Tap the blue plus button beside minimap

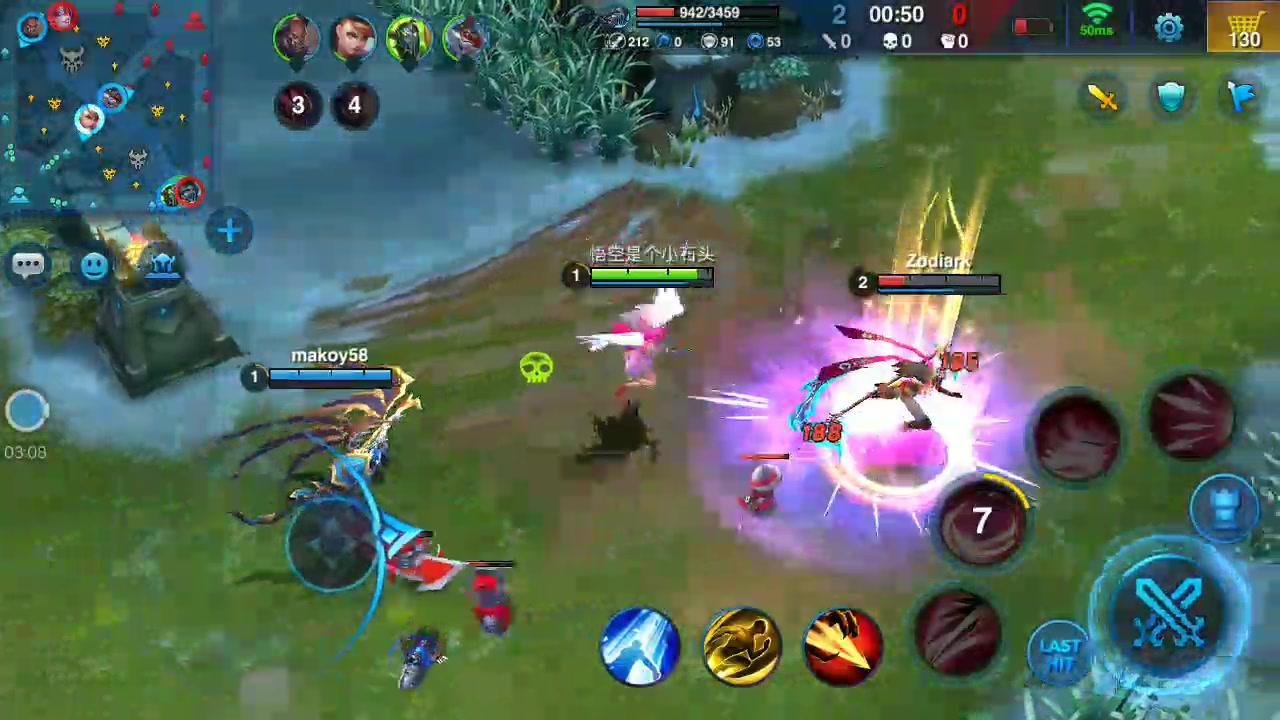pos(229,232)
